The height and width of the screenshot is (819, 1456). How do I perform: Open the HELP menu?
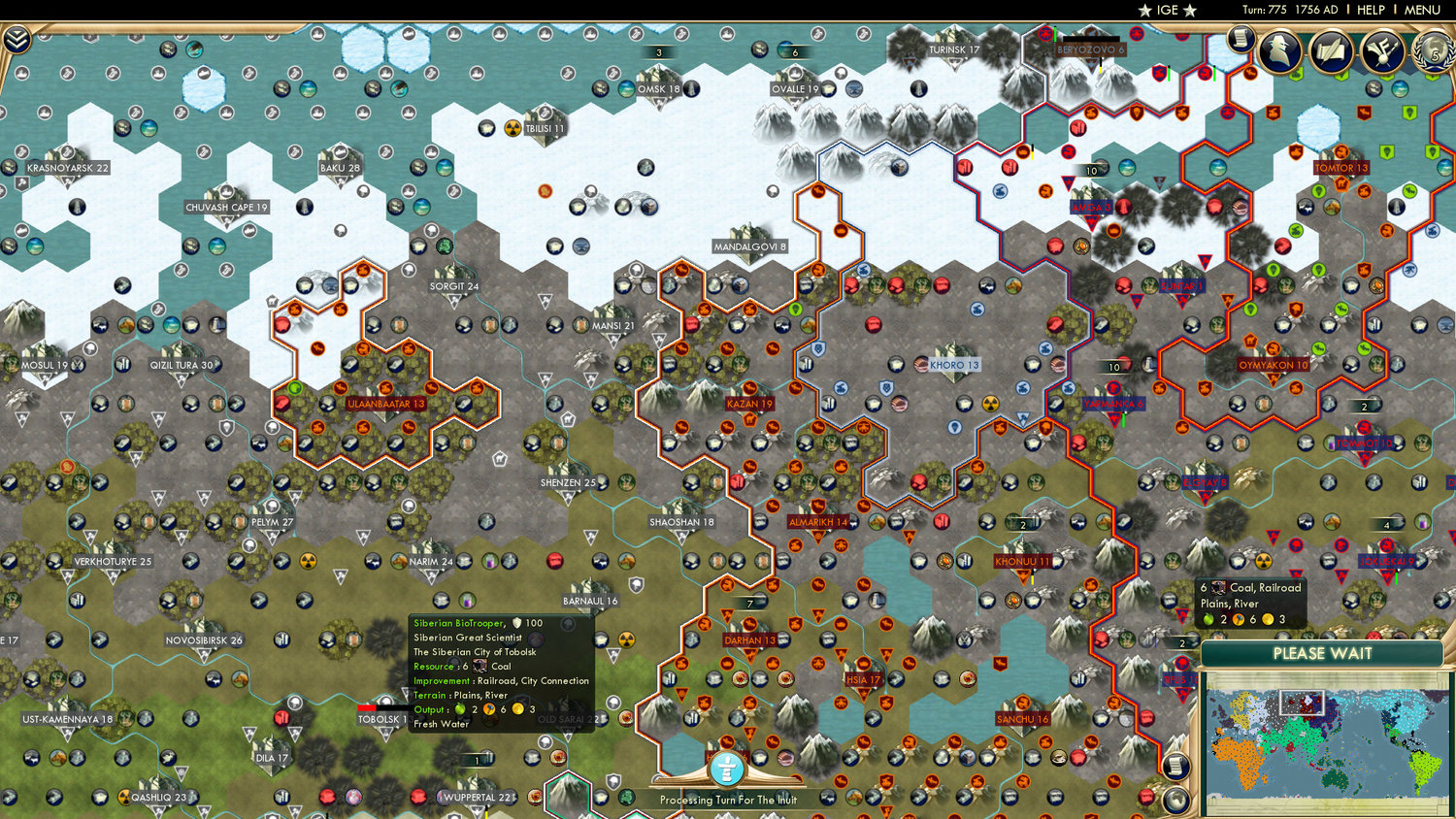coord(1371,10)
